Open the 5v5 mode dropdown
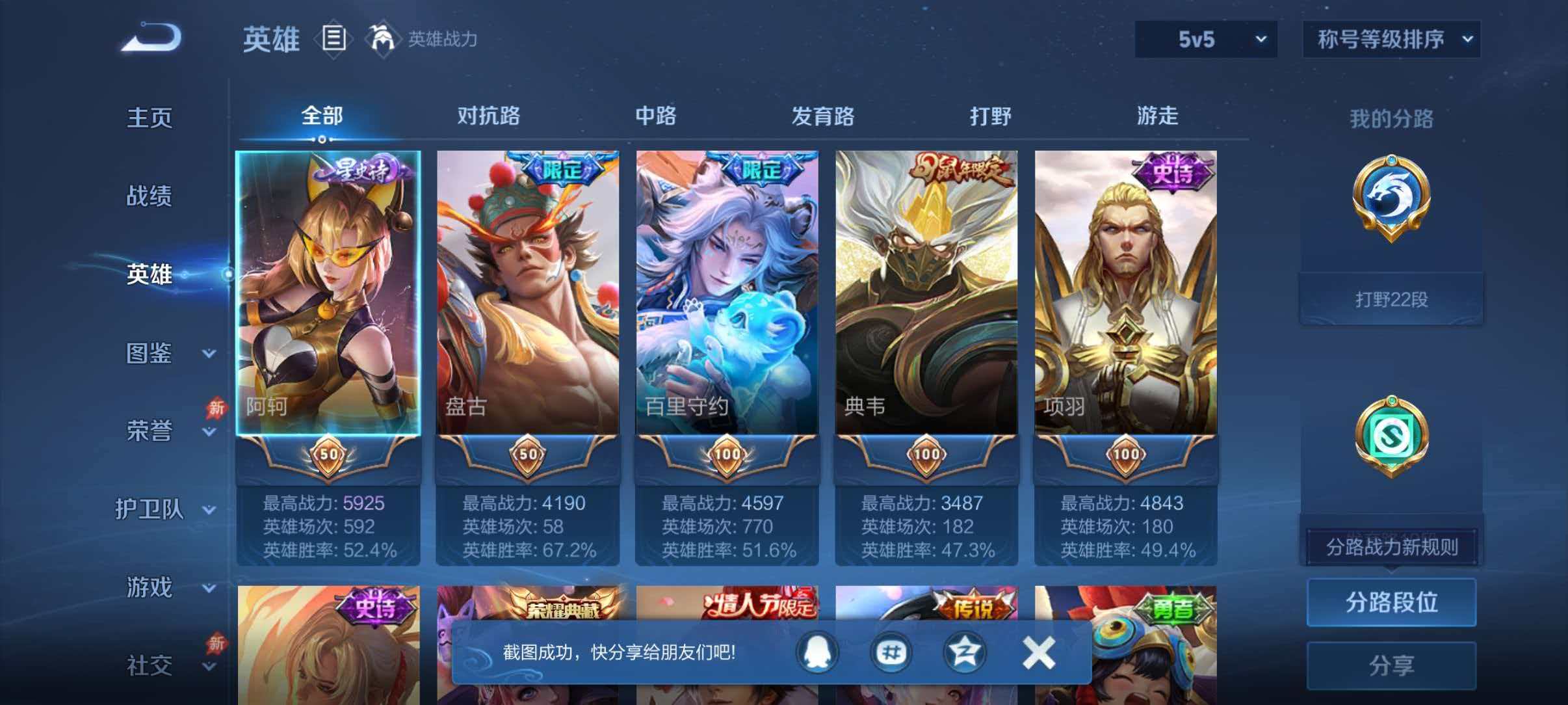The width and height of the screenshot is (1568, 705). [x=1206, y=40]
